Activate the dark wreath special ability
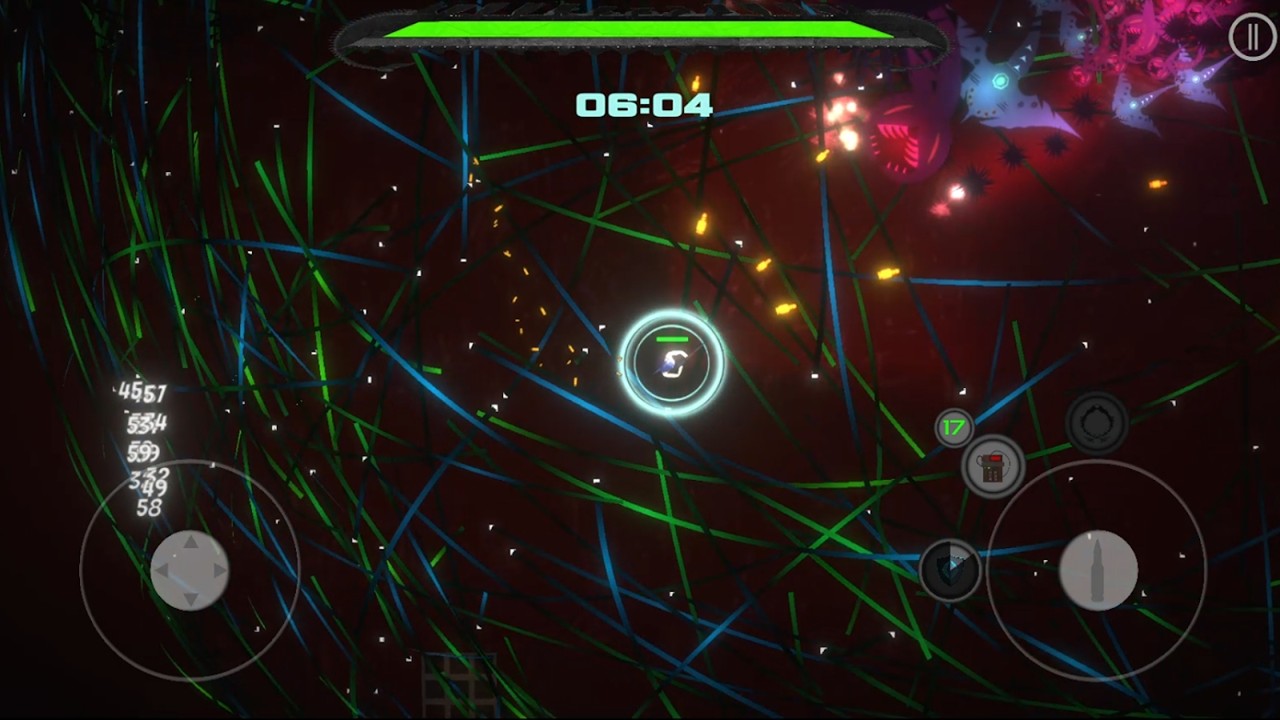Viewport: 1280px width, 720px height. pos(1096,423)
